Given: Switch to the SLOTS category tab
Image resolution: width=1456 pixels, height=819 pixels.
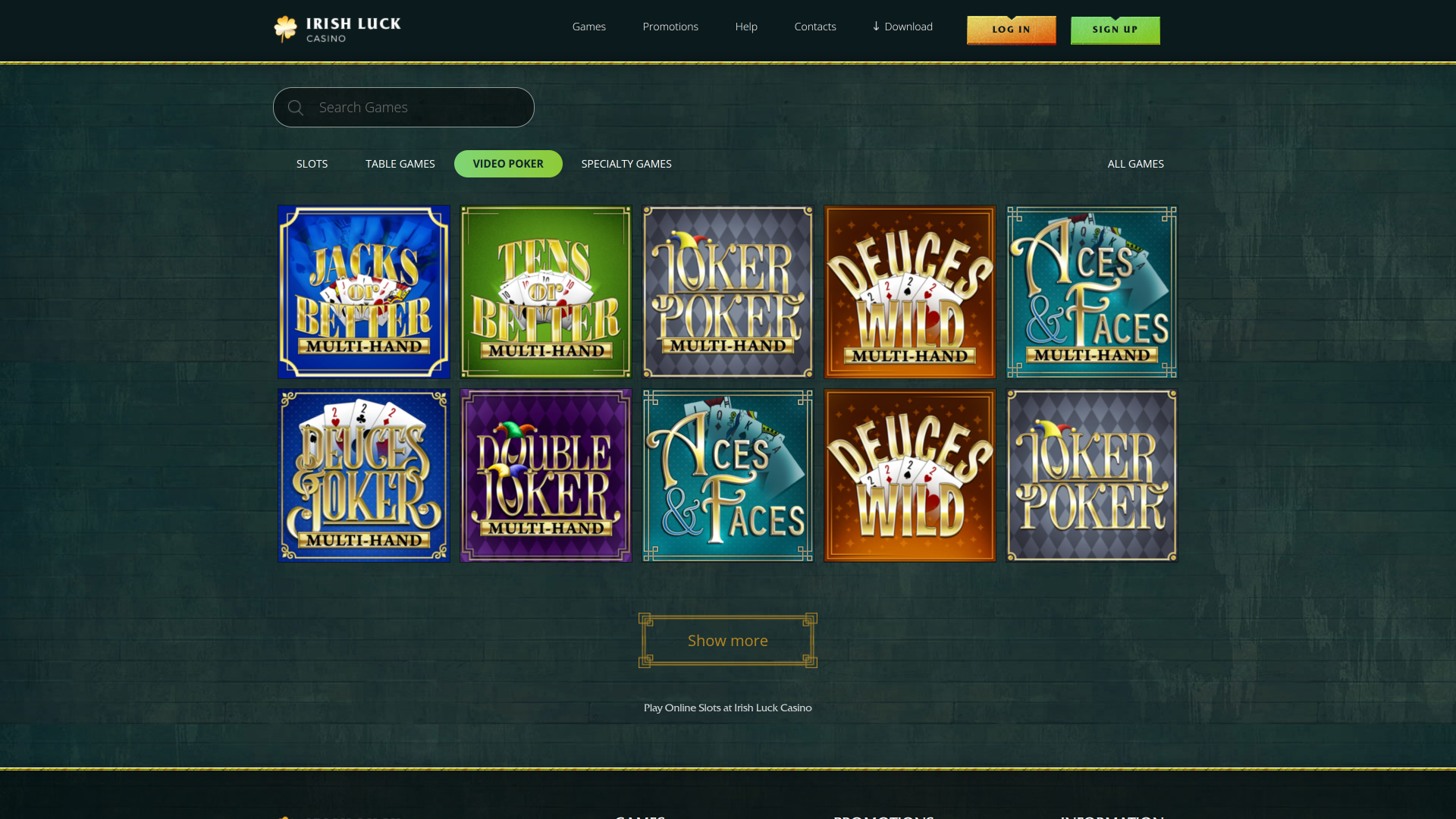Looking at the screenshot, I should (x=312, y=163).
